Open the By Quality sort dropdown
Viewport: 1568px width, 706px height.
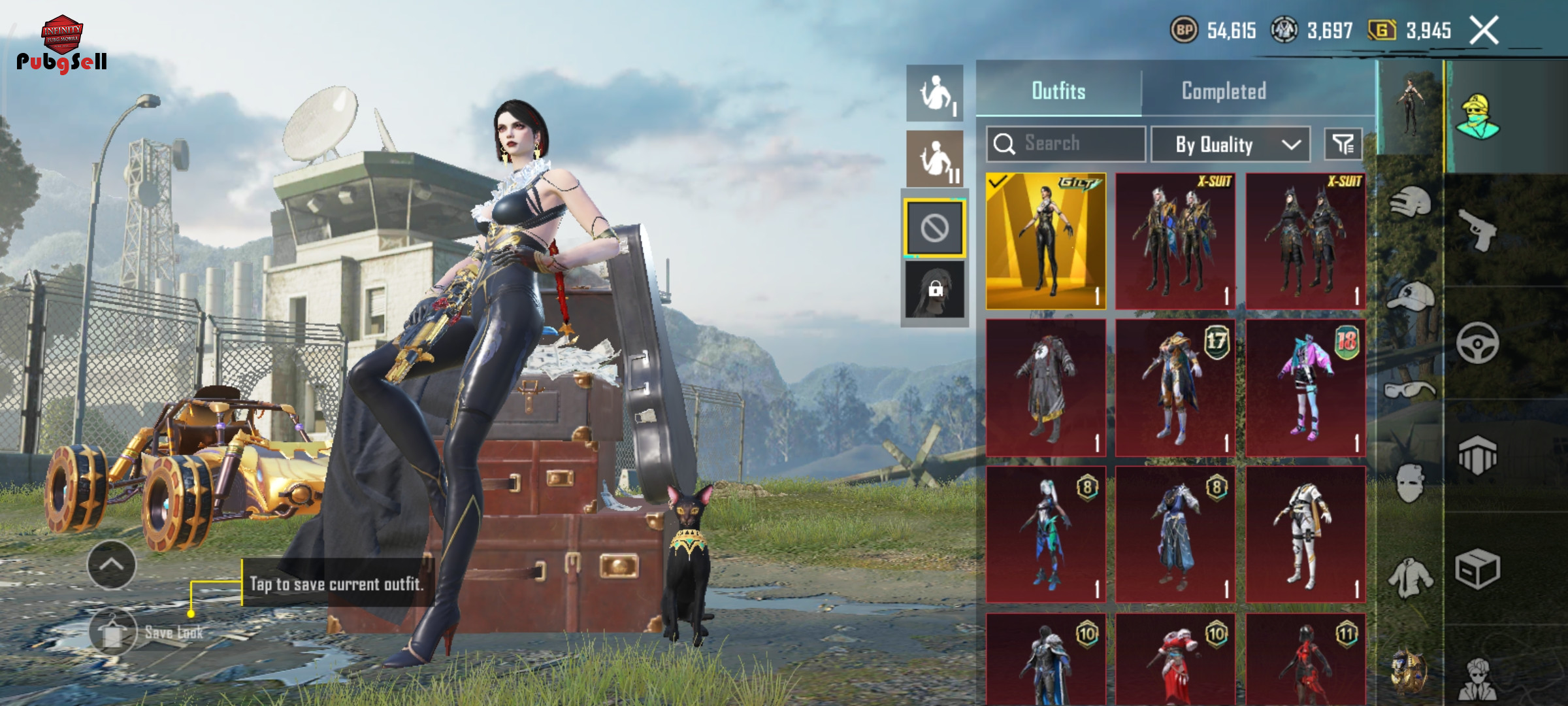coord(1230,144)
